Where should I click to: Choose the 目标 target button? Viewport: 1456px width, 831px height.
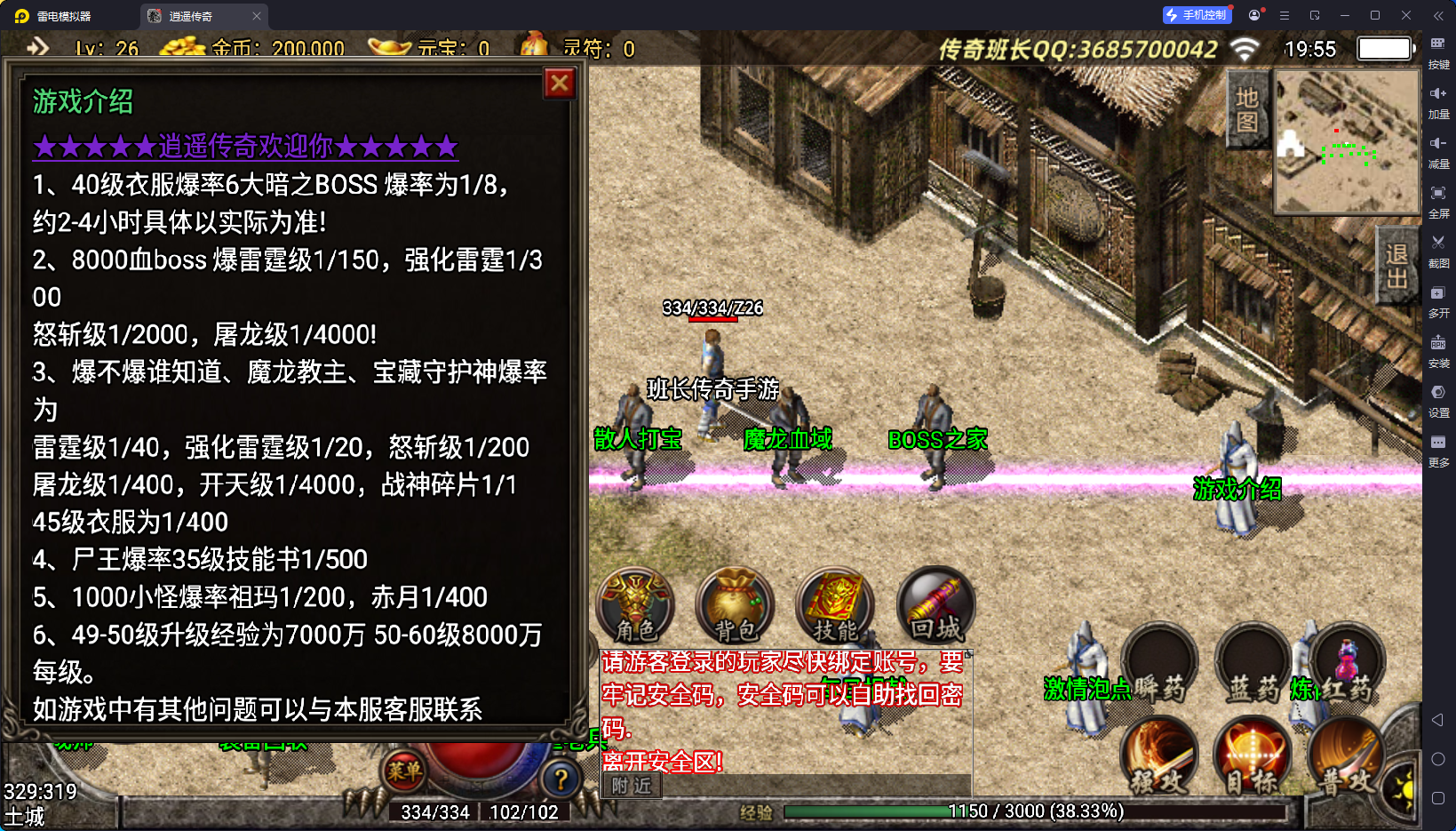point(1253,757)
